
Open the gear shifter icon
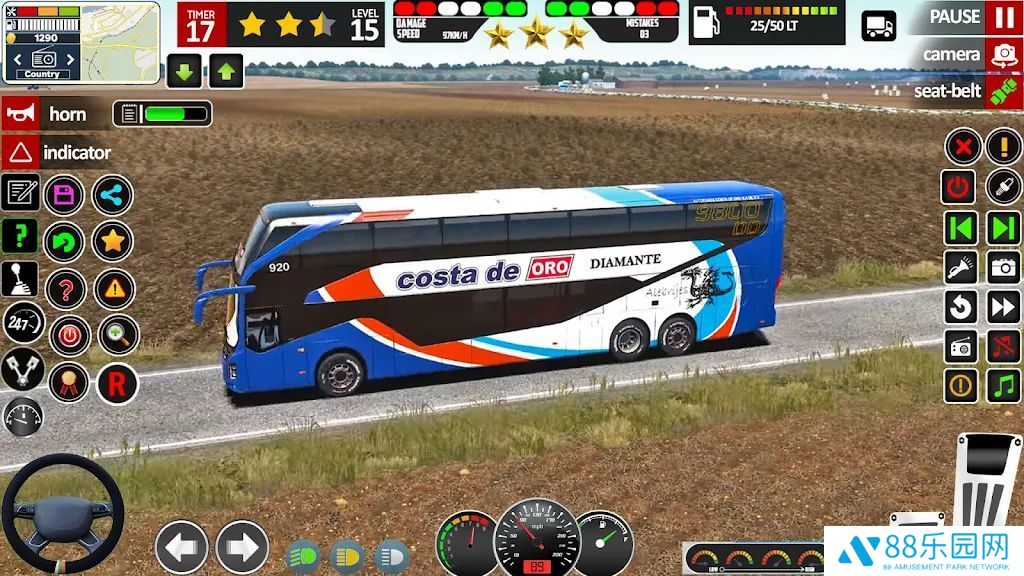(x=21, y=280)
